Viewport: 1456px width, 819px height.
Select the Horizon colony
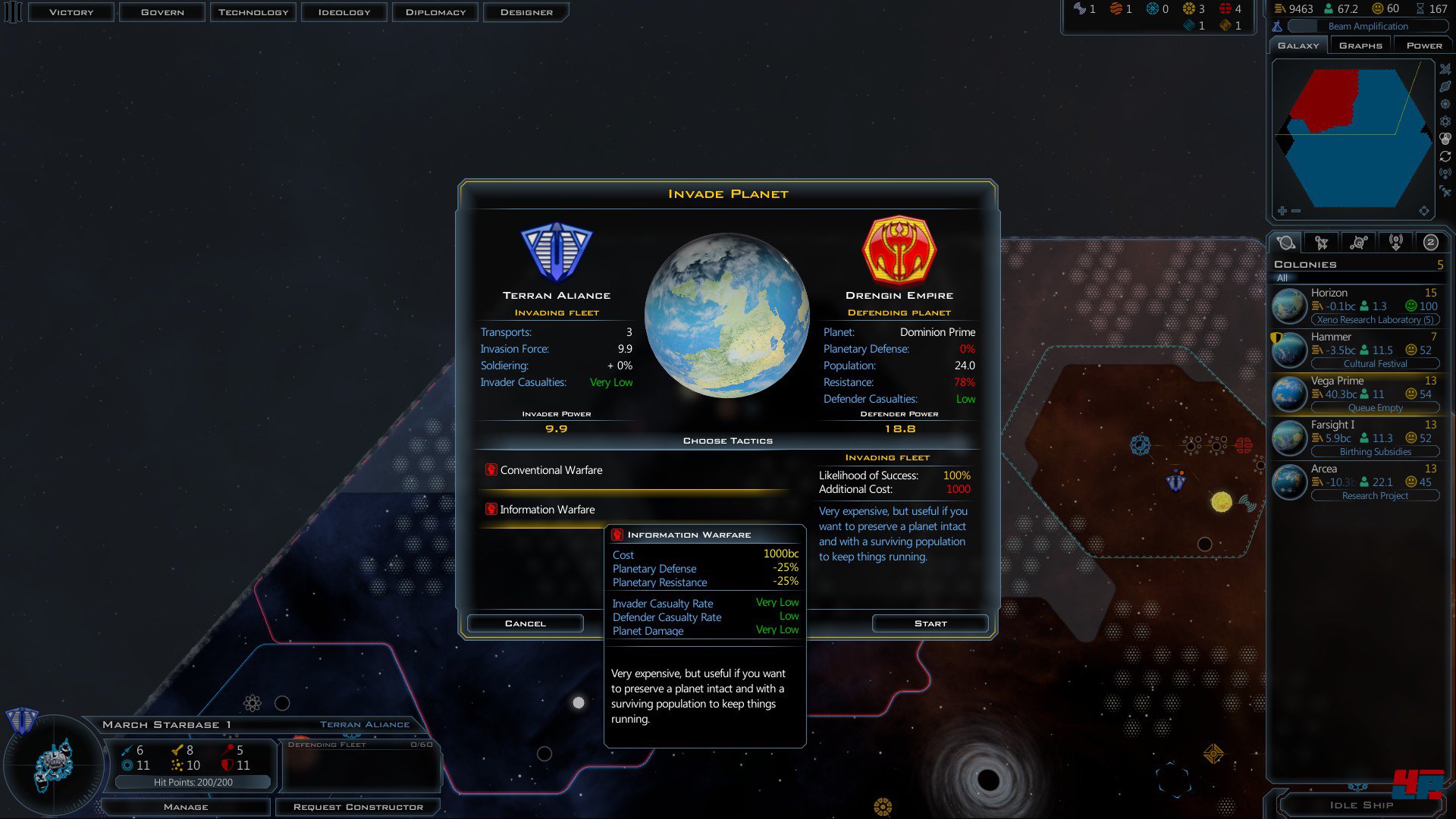(1356, 306)
